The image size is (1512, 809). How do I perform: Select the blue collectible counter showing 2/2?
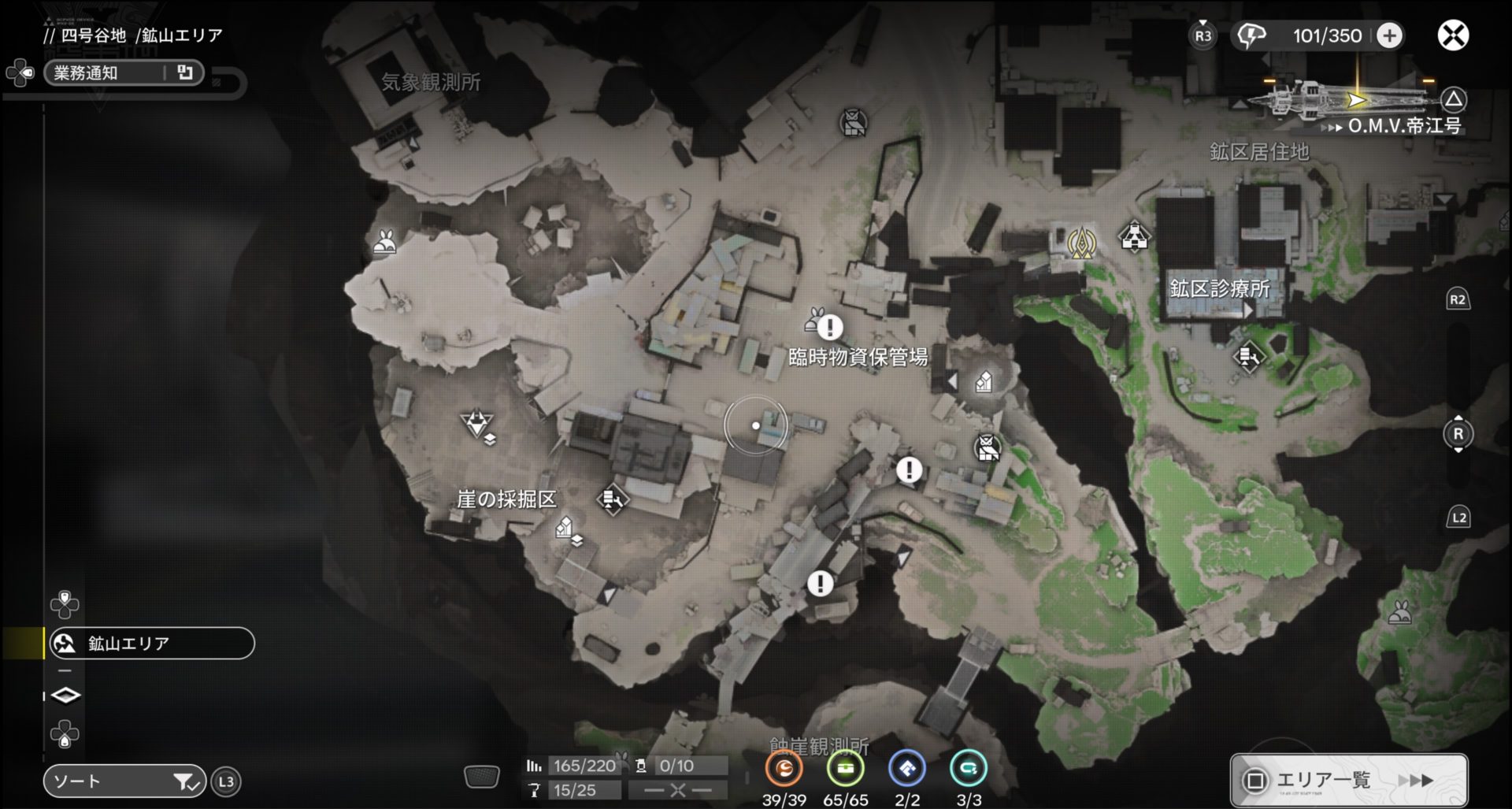point(906,770)
